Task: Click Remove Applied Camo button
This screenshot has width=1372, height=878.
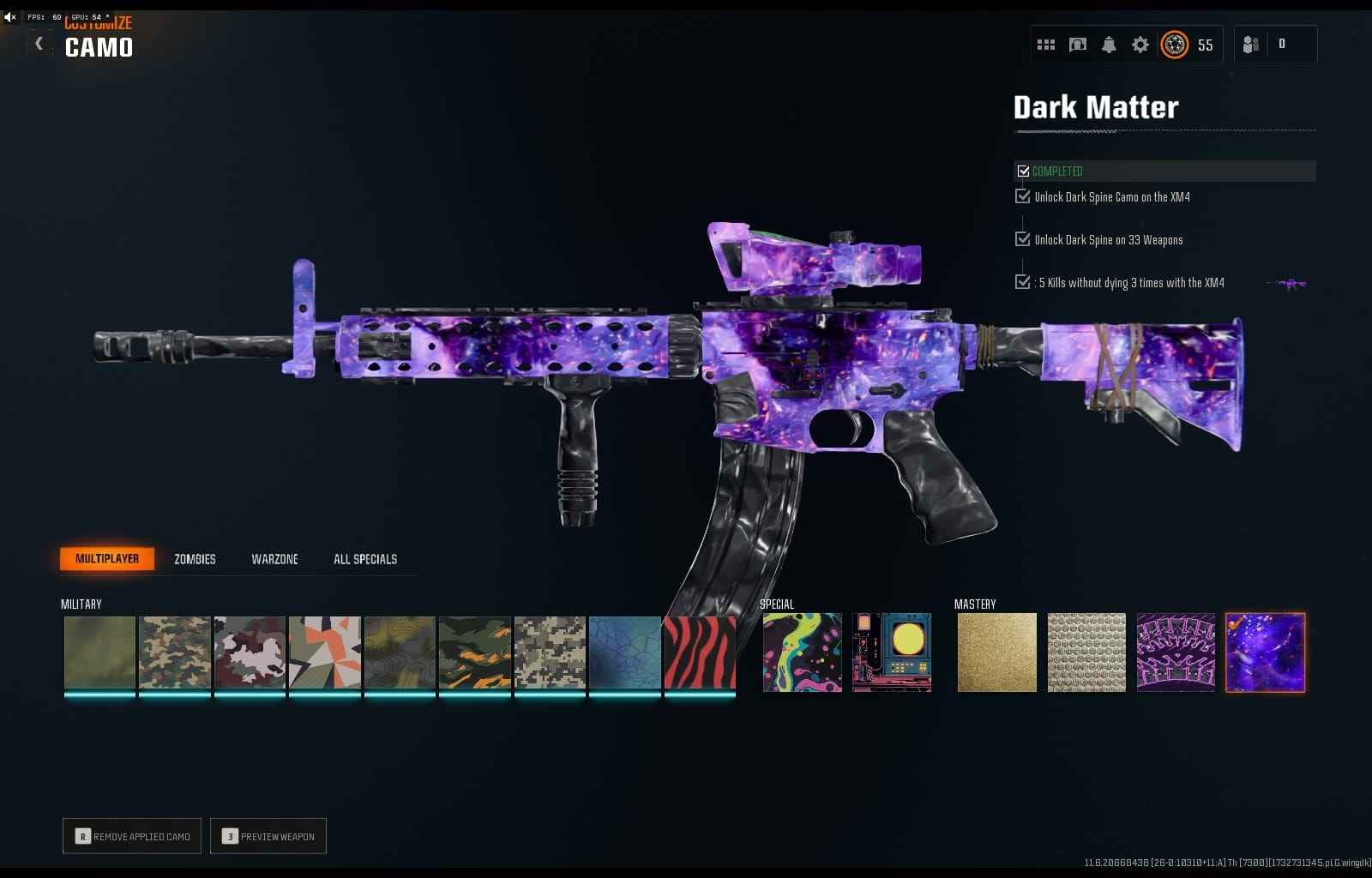Action: click(x=132, y=836)
